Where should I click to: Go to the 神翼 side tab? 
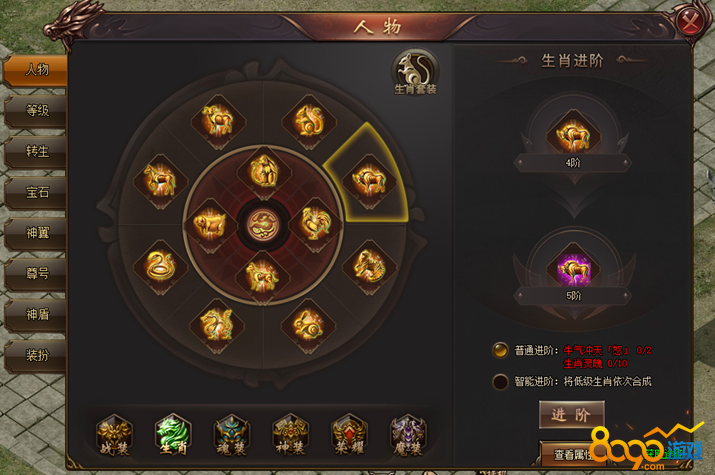[x=38, y=233]
